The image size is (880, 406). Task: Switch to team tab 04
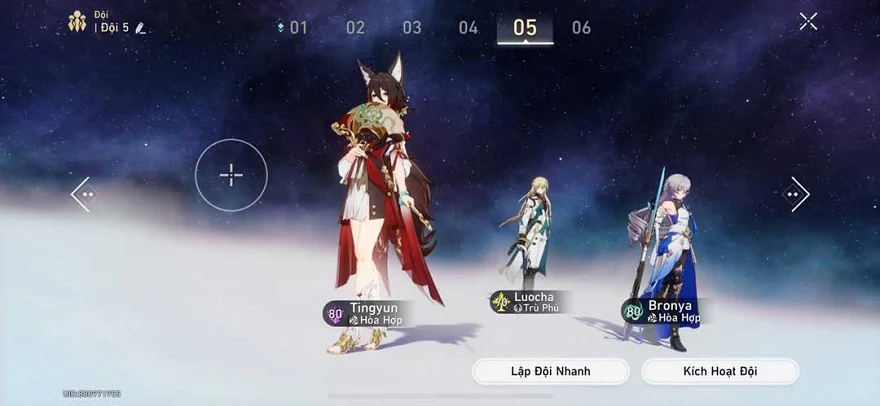coord(468,28)
